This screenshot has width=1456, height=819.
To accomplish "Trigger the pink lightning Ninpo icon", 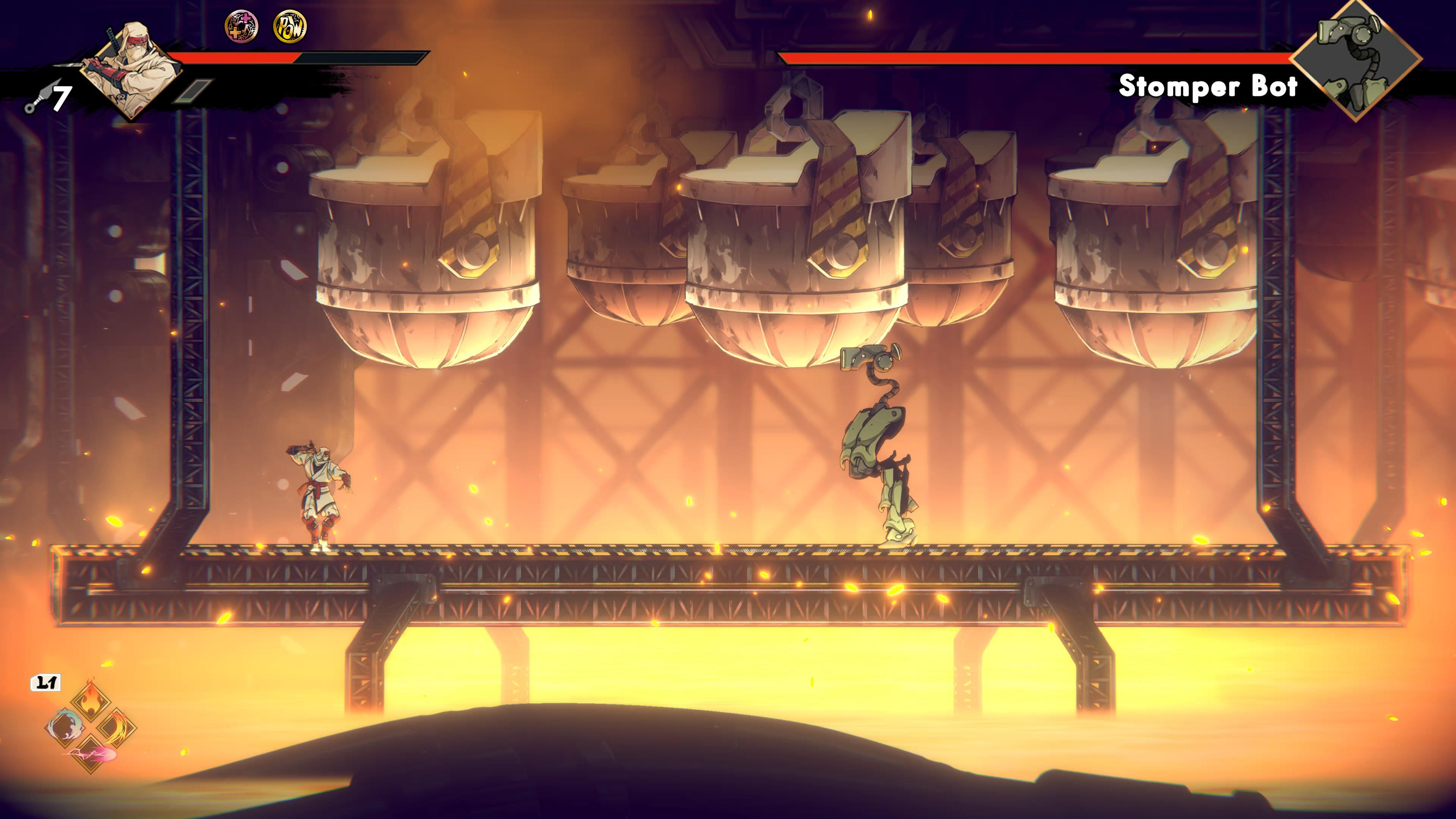I will click(x=91, y=752).
